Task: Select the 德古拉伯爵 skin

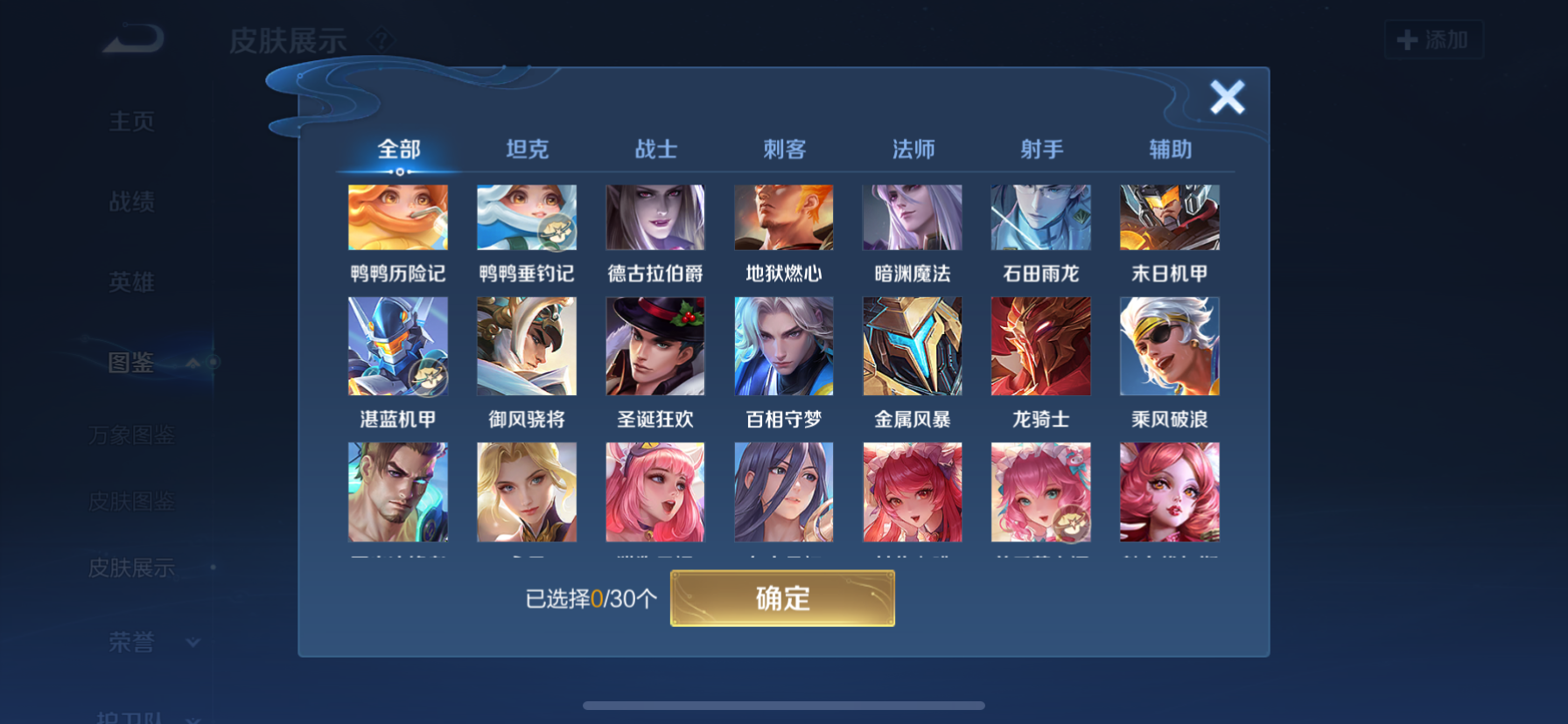Action: [655, 217]
